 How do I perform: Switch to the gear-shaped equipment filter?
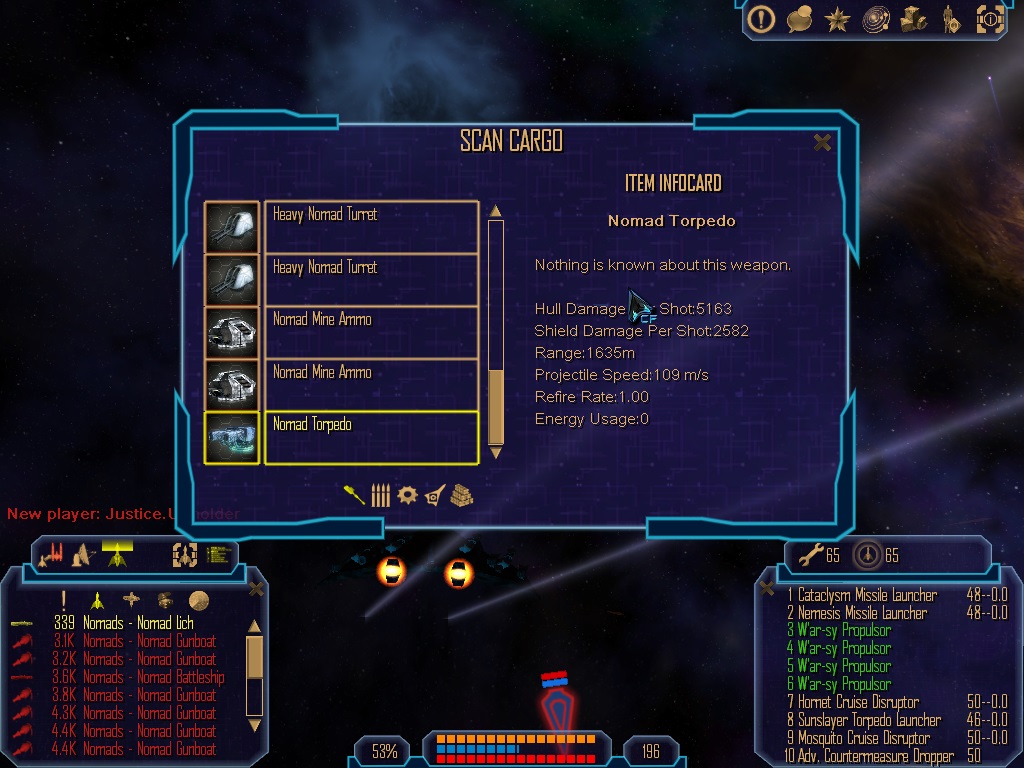(407, 495)
